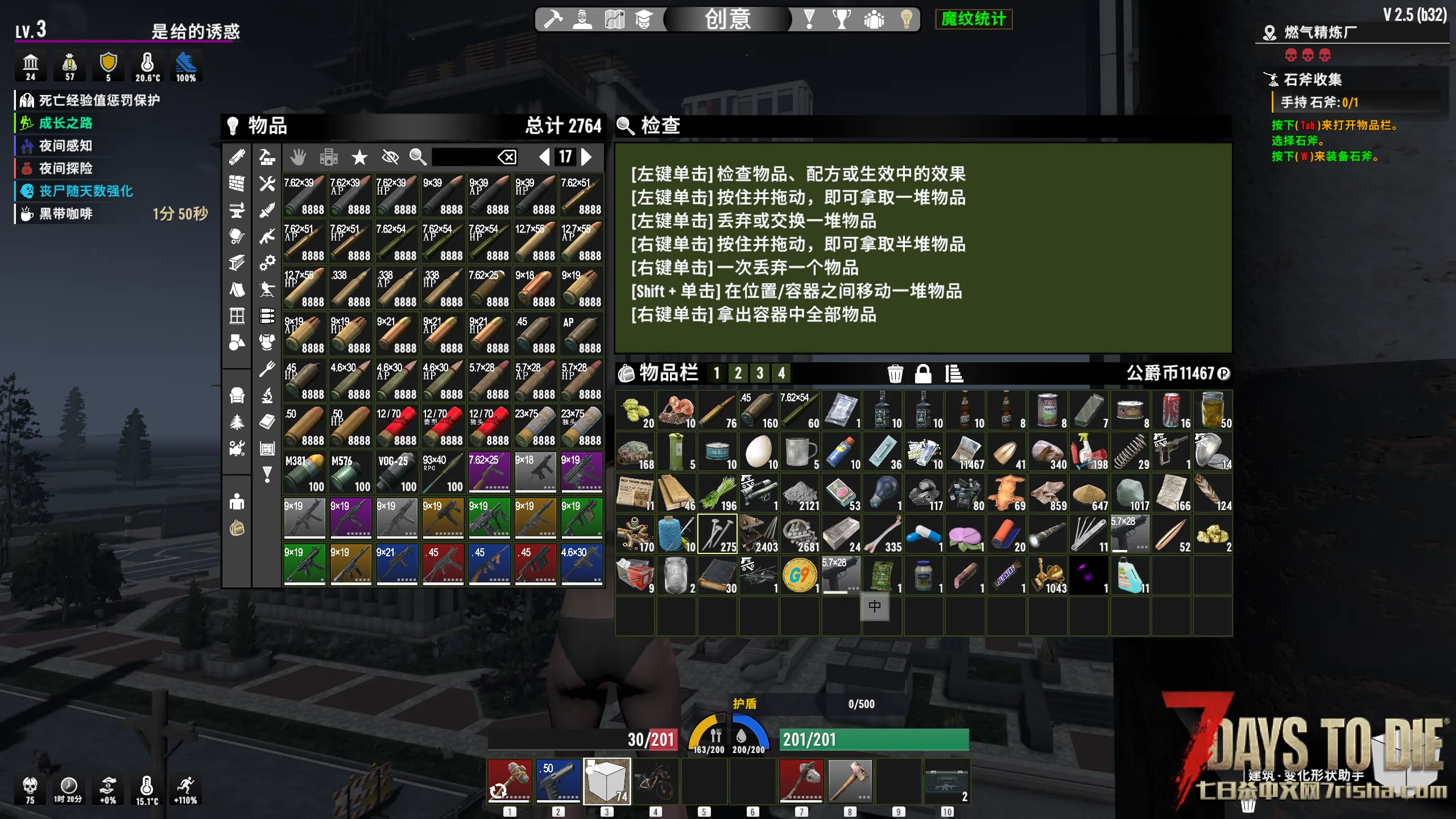The width and height of the screenshot is (1456, 819).
Task: Switch to inventory page 2
Action: click(738, 374)
